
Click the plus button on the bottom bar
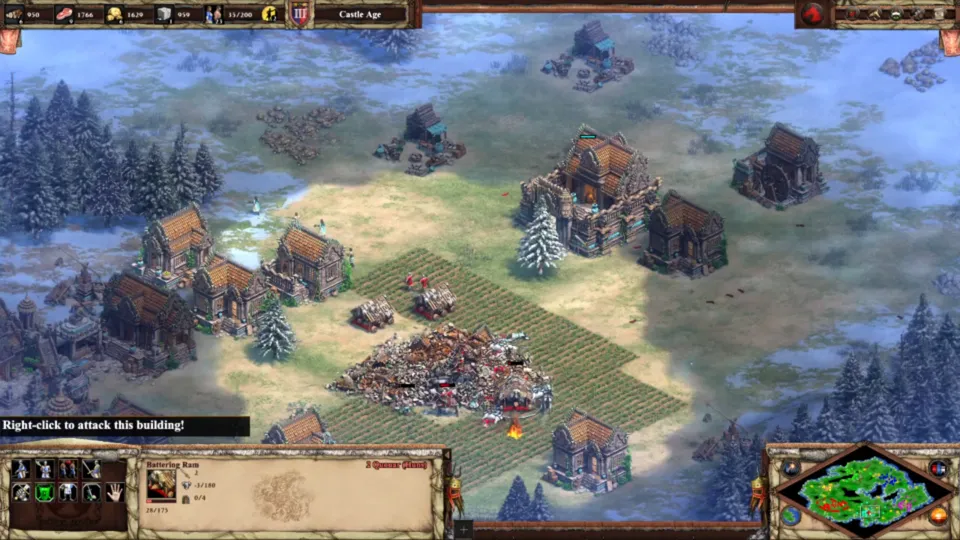tap(463, 529)
